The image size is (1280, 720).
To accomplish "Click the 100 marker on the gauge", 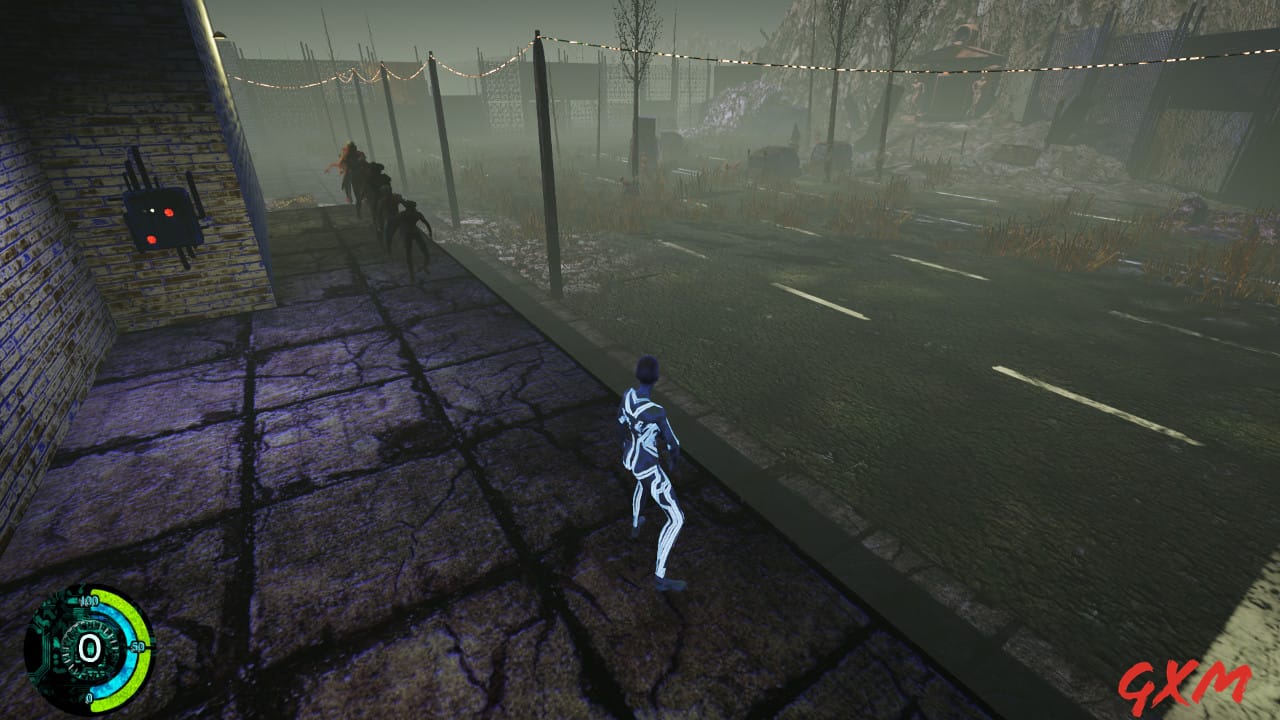I will coord(89,600).
